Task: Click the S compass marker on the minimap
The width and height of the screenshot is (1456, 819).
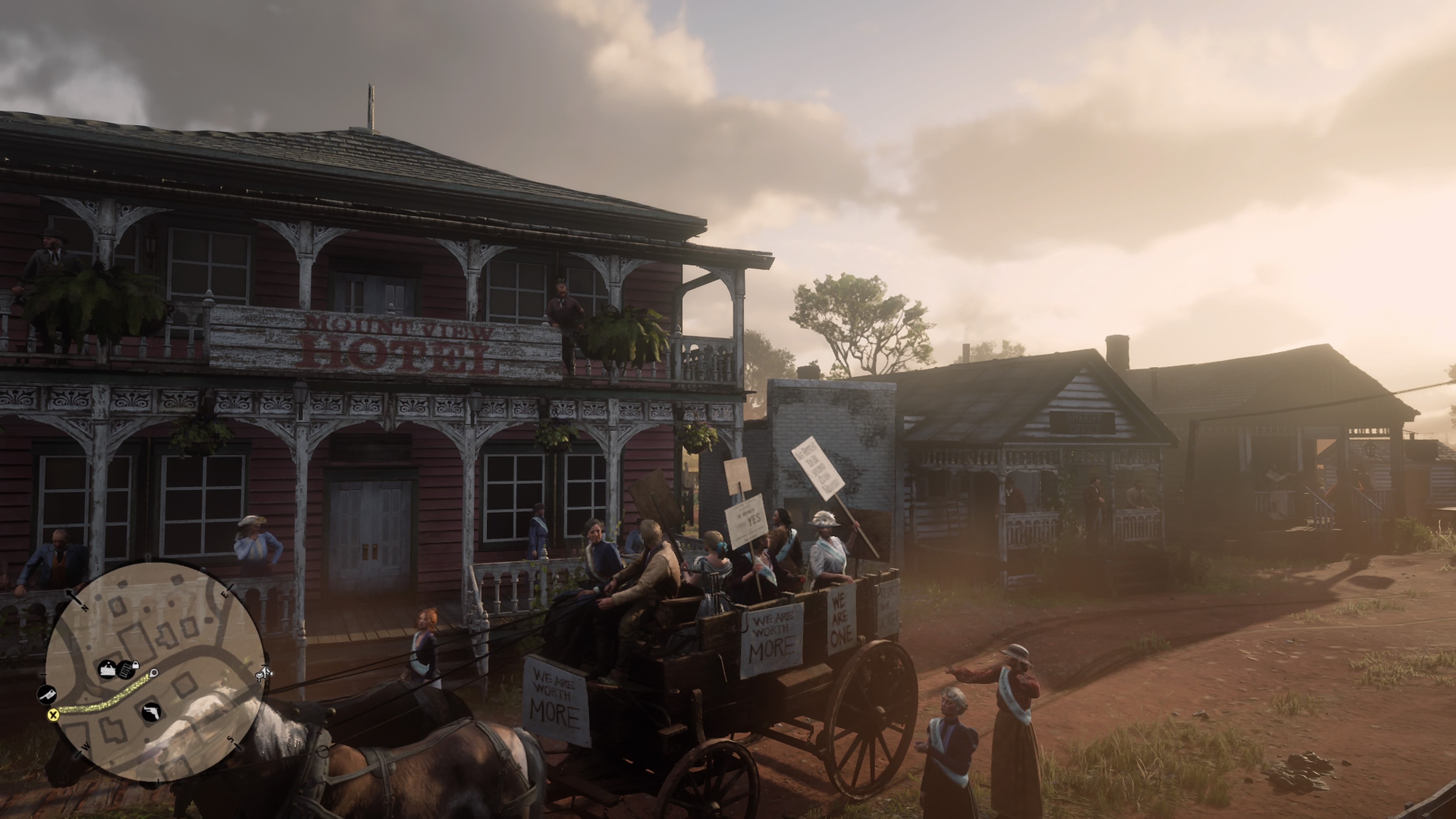Action: click(x=230, y=739)
